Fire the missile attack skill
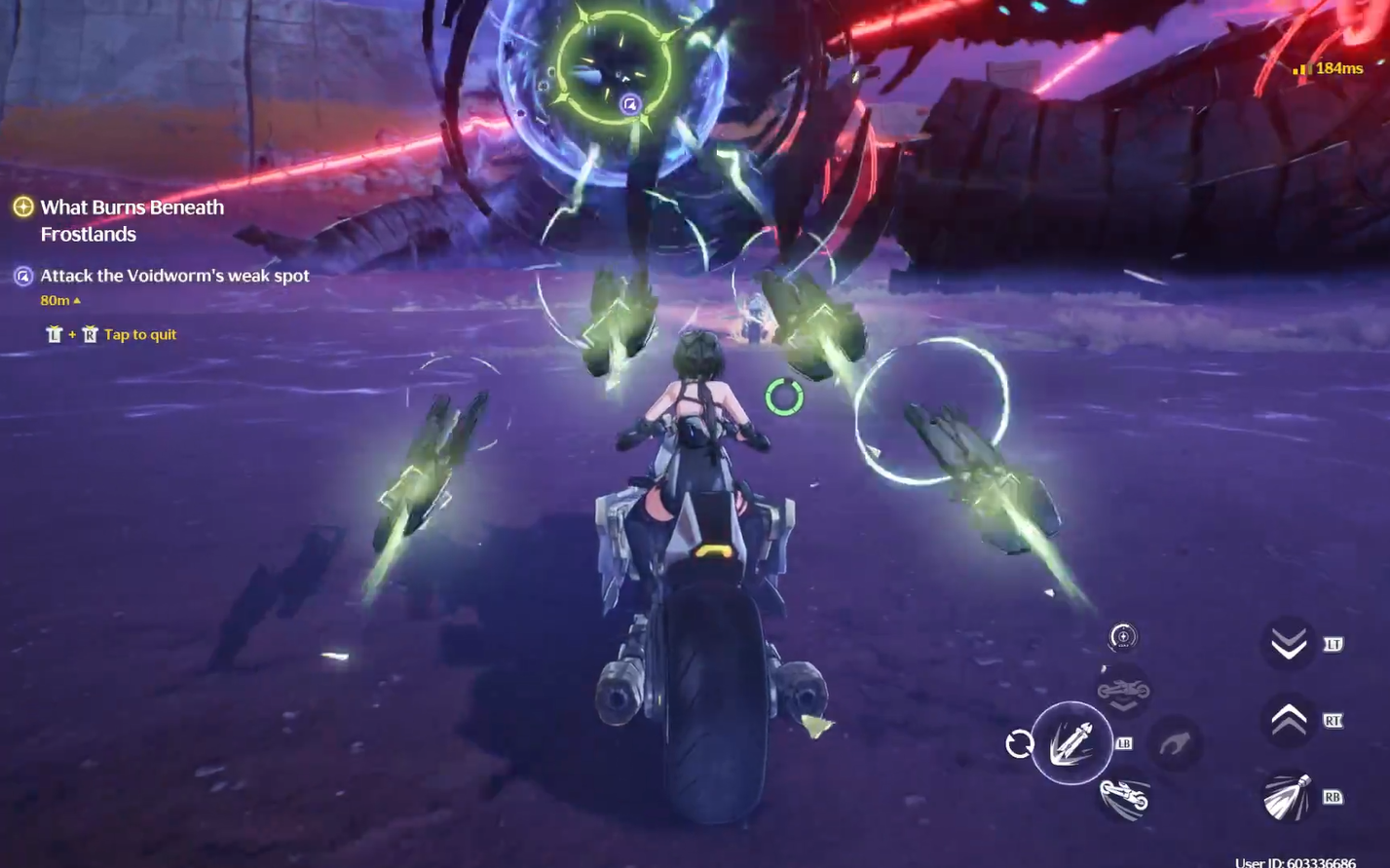The image size is (1390, 868). 1071,743
